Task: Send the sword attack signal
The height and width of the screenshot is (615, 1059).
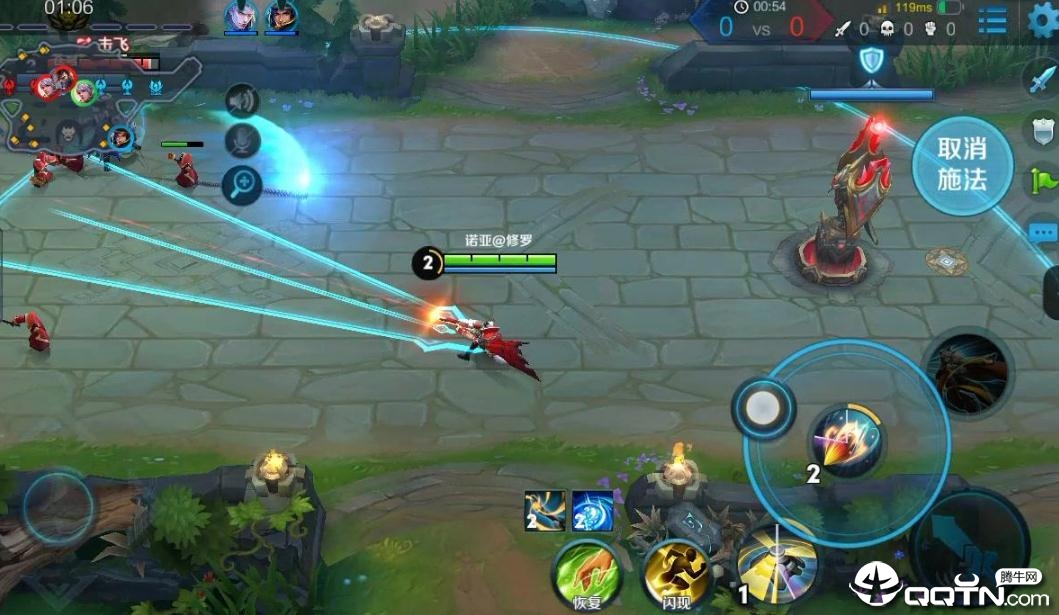Action: point(1043,78)
